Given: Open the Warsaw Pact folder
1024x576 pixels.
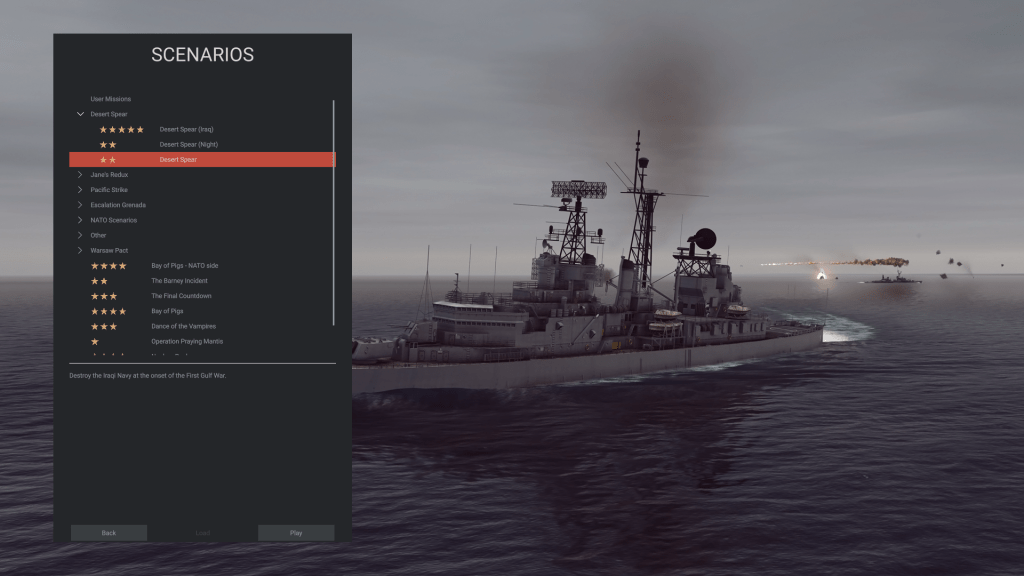Looking at the screenshot, I should [80, 250].
